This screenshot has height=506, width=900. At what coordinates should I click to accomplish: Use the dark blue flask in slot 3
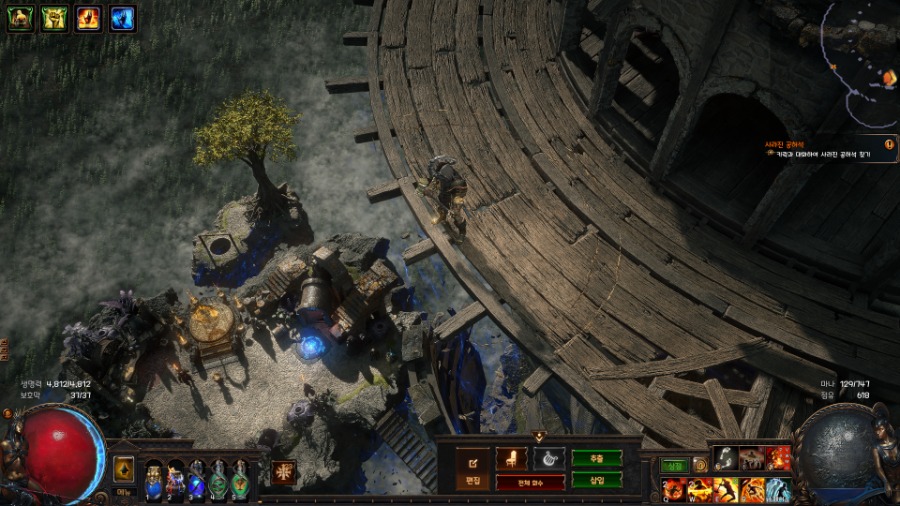coord(197,481)
